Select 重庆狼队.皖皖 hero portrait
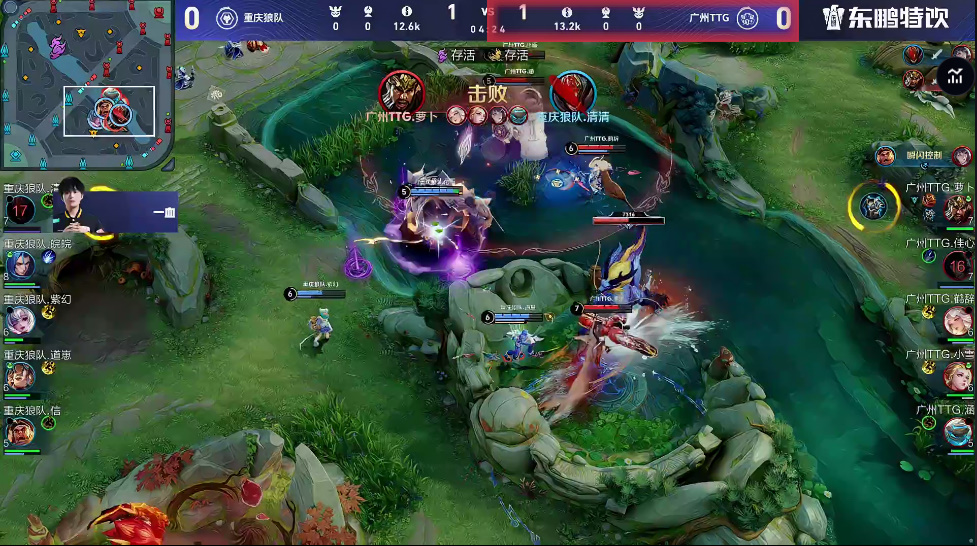This screenshot has height=546, width=977. (x=20, y=265)
